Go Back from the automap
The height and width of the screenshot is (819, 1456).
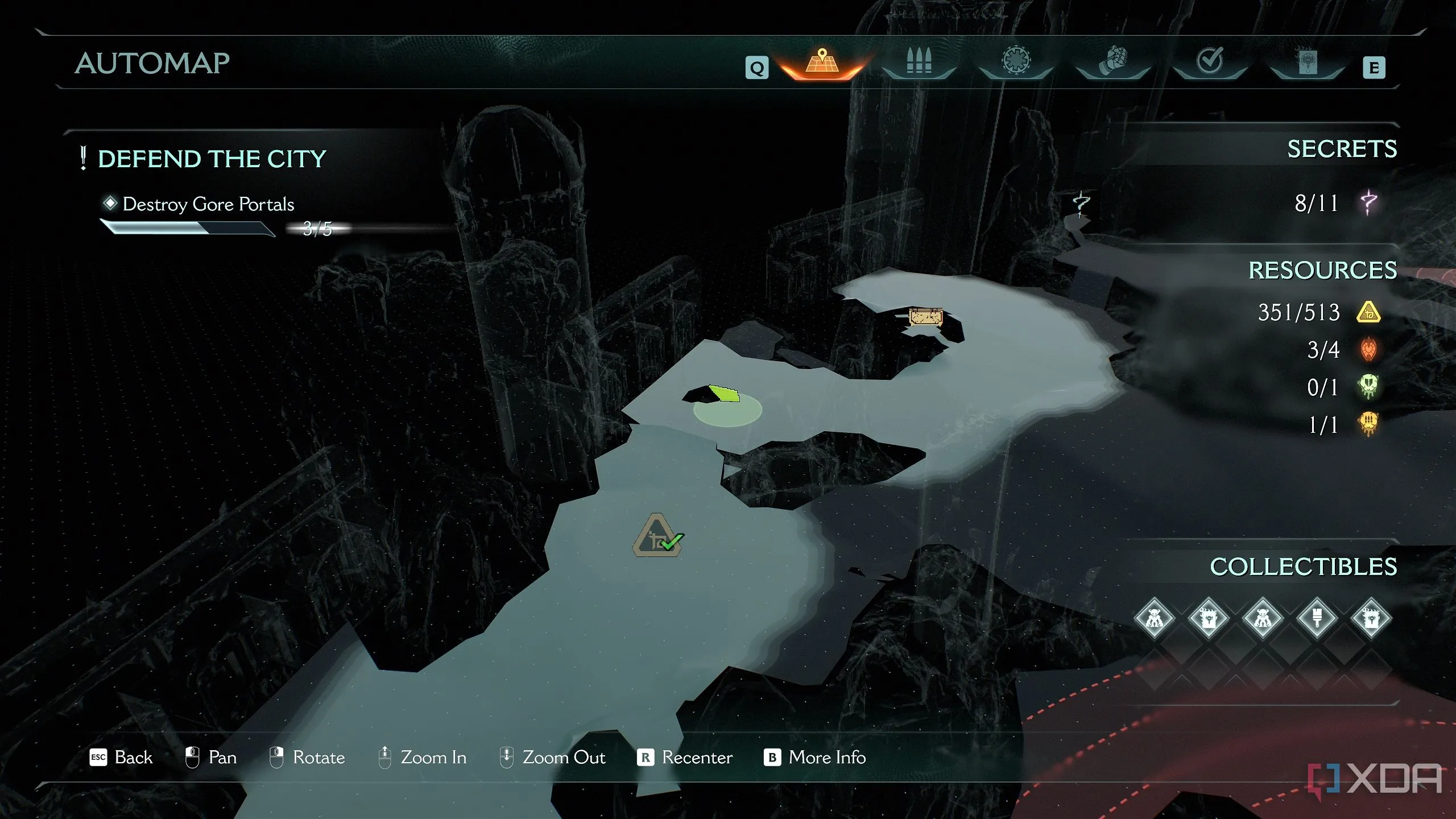122,758
